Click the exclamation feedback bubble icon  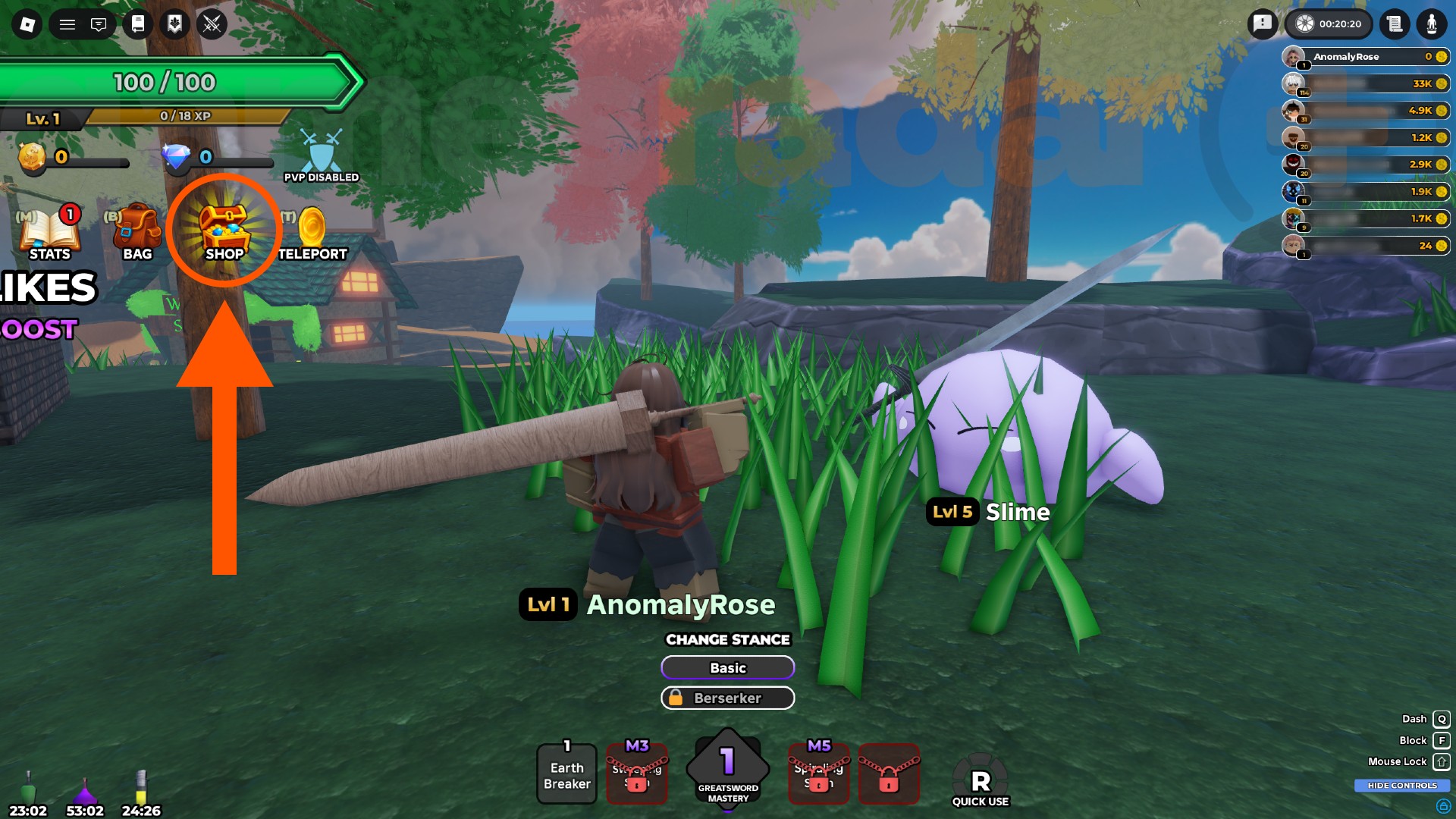(1263, 24)
